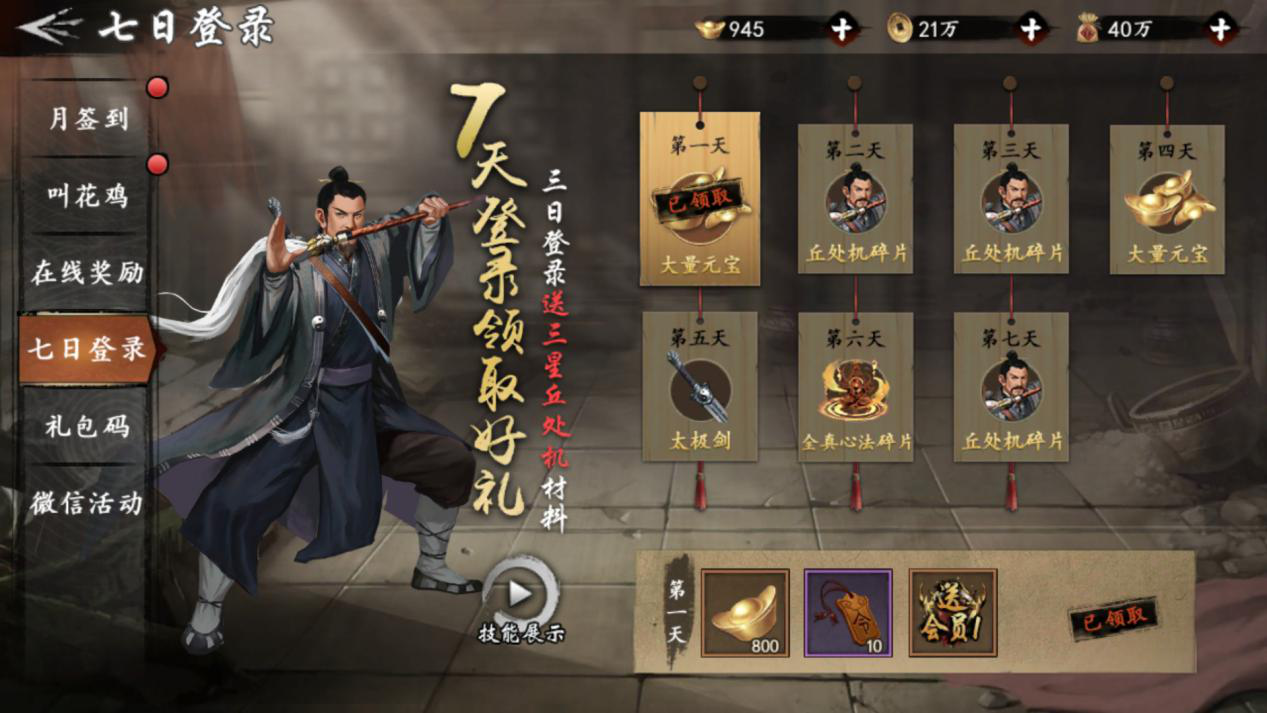This screenshot has width=1267, height=713.
Task: Add more copper coins with plus button
Action: click(1031, 30)
